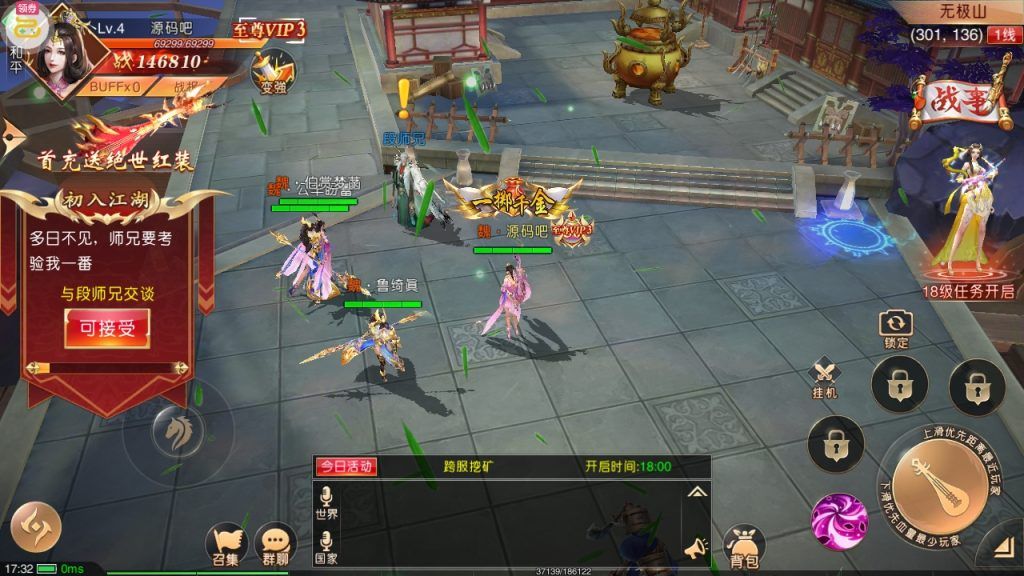Viewport: 1024px width, 576px height.
Task: Toggle 挂机 auto-battle
Action: coord(826,379)
